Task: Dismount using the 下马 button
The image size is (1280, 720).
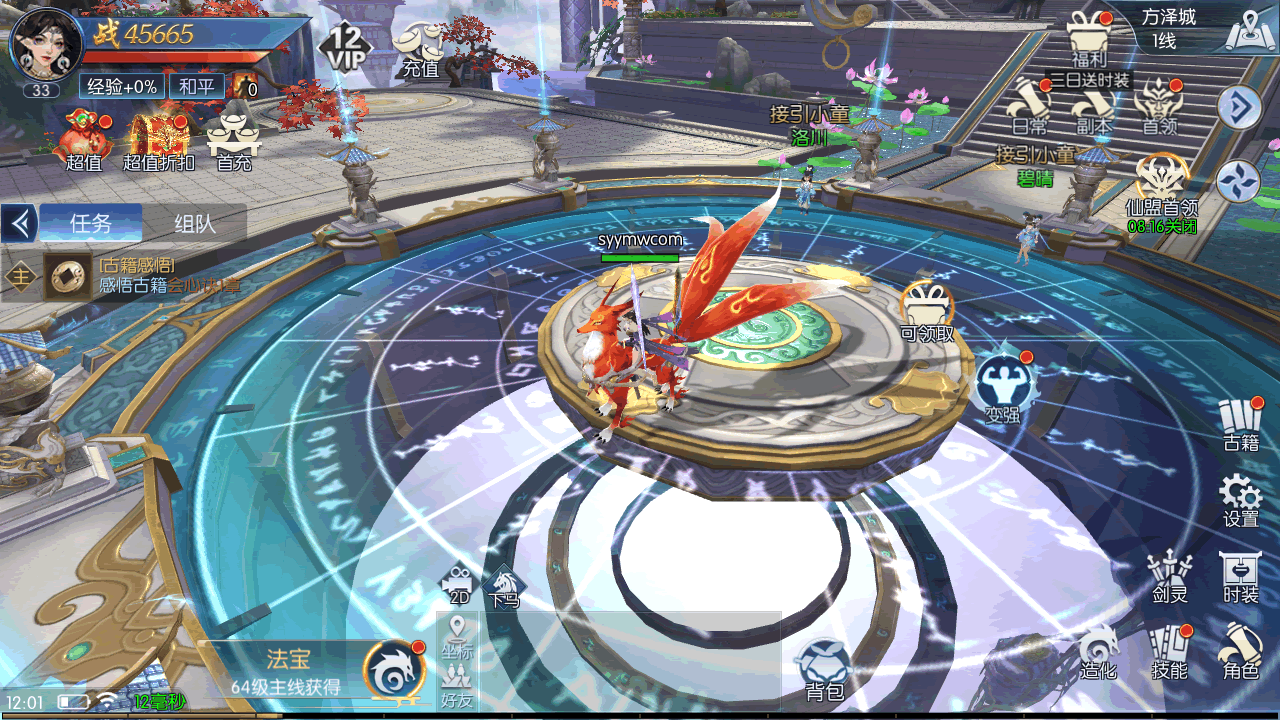Action: pos(504,586)
